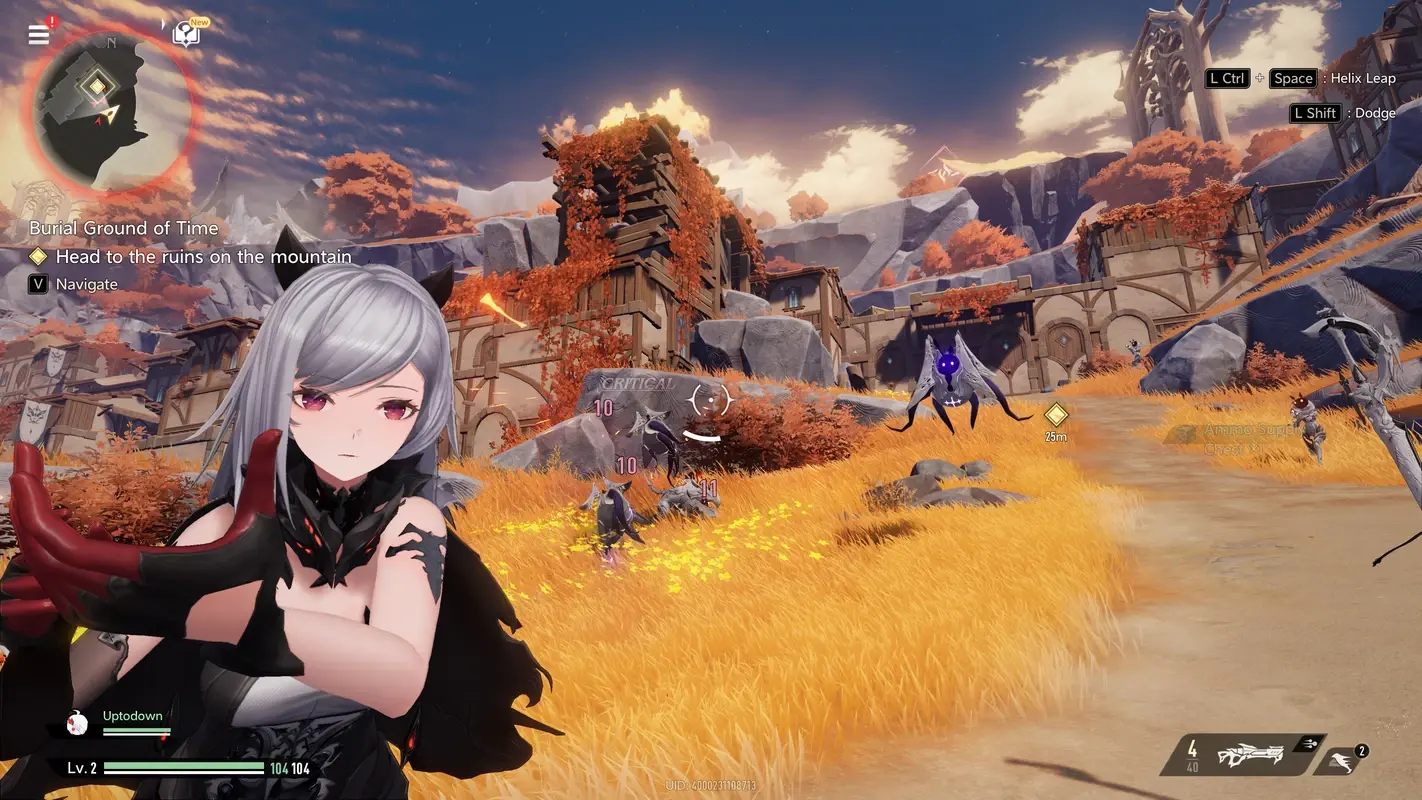Click the compass N marker on the minimap
This screenshot has height=800, width=1422.
click(110, 44)
